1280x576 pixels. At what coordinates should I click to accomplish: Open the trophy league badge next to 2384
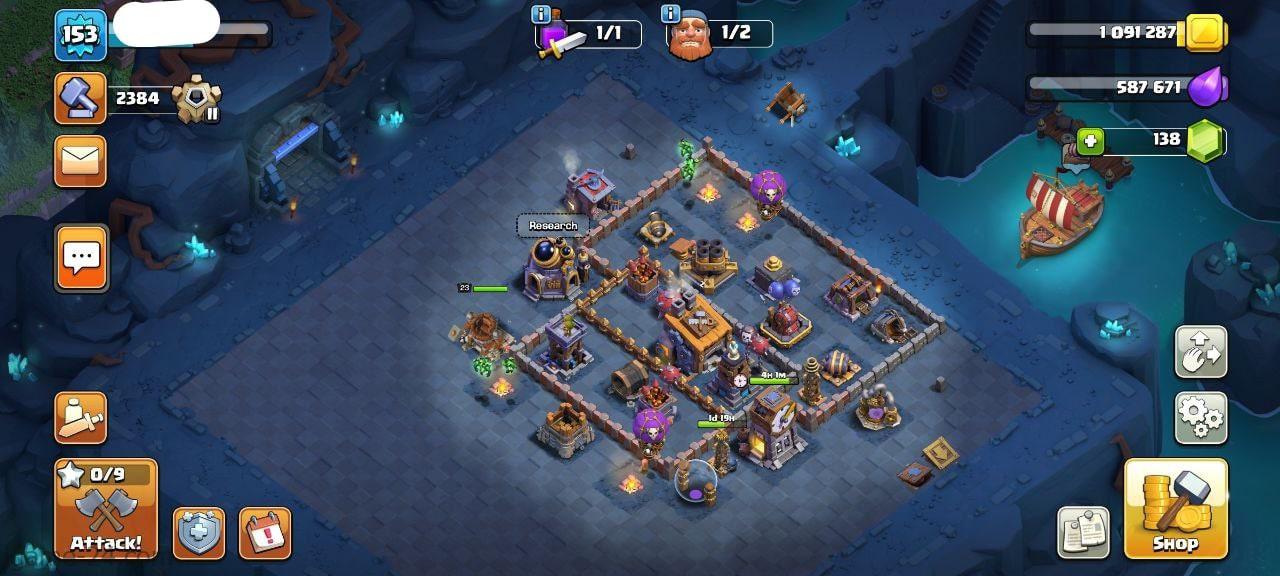(x=196, y=100)
